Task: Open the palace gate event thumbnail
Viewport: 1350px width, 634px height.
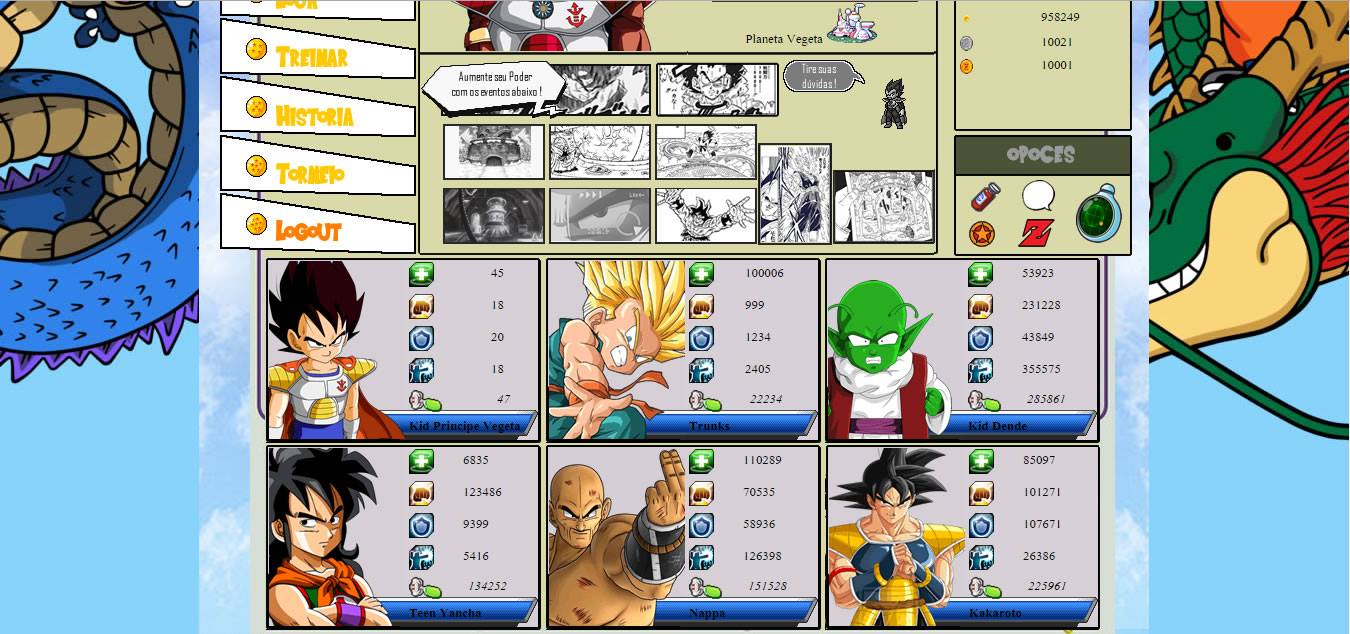Action: pyautogui.click(x=494, y=152)
